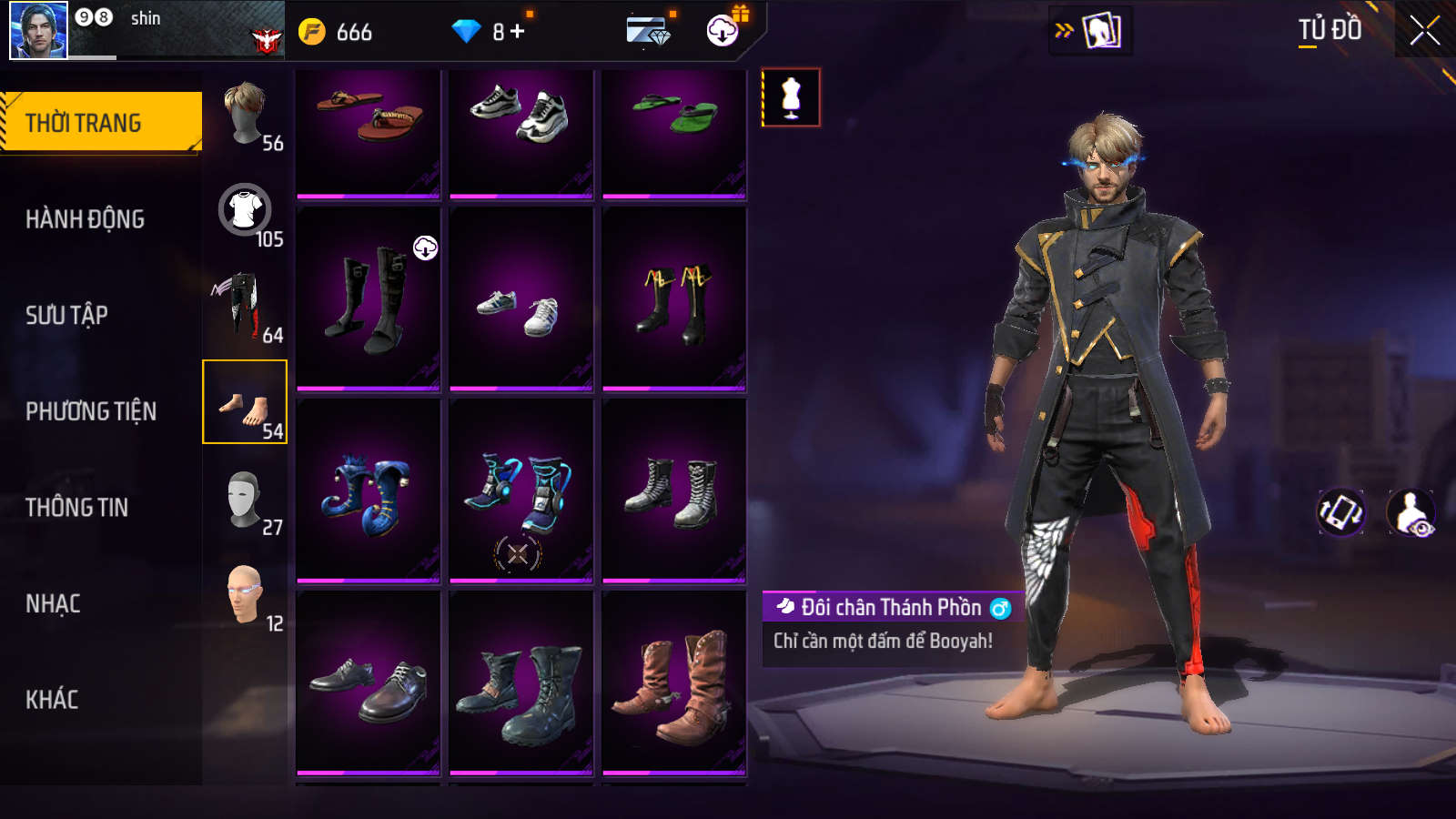Viewport: 1456px width, 819px height.
Task: Choose the KHÁC menu entry
Action: (52, 700)
